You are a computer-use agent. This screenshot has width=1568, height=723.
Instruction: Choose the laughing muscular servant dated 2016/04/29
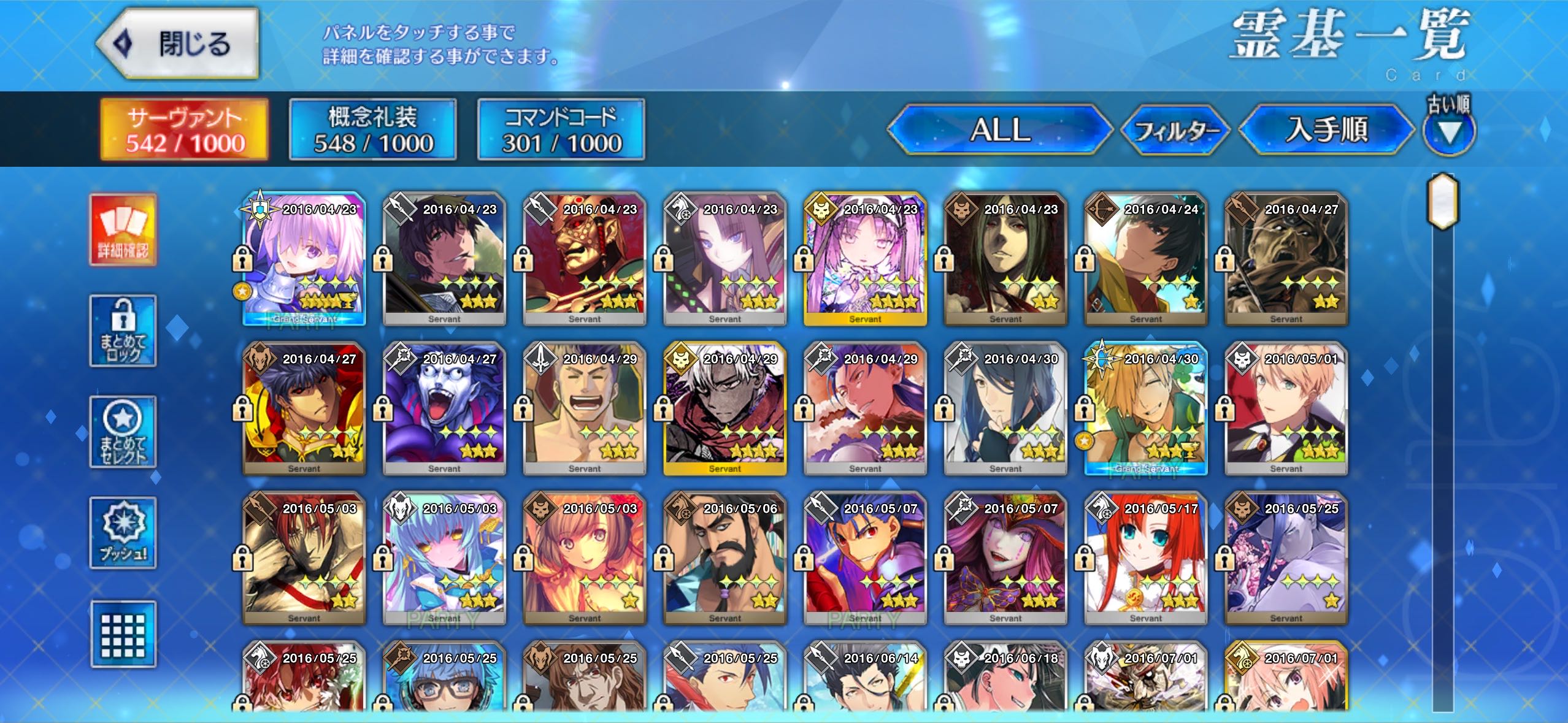pos(585,408)
